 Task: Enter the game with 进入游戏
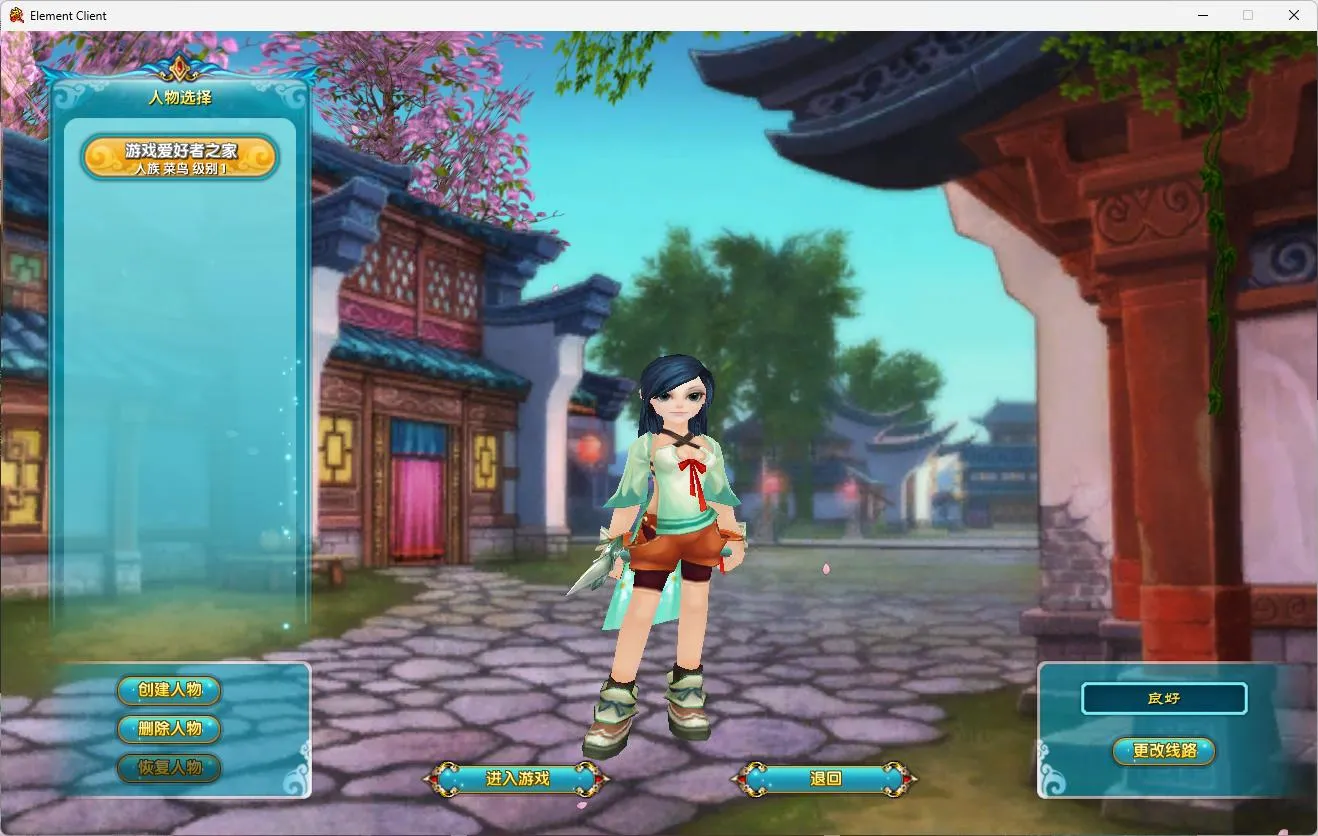click(x=517, y=778)
